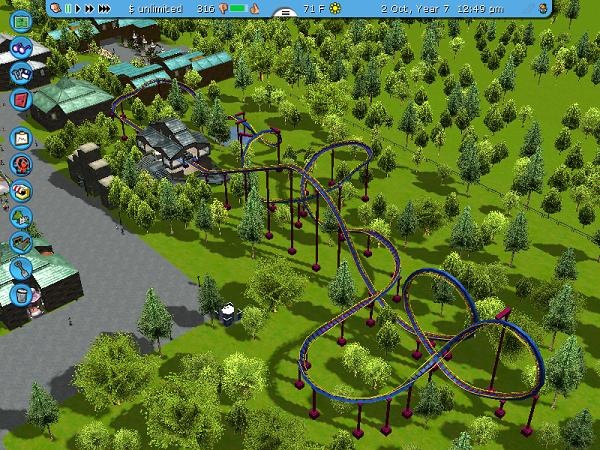
Task: Open the sun weather indicator
Action: (x=334, y=8)
